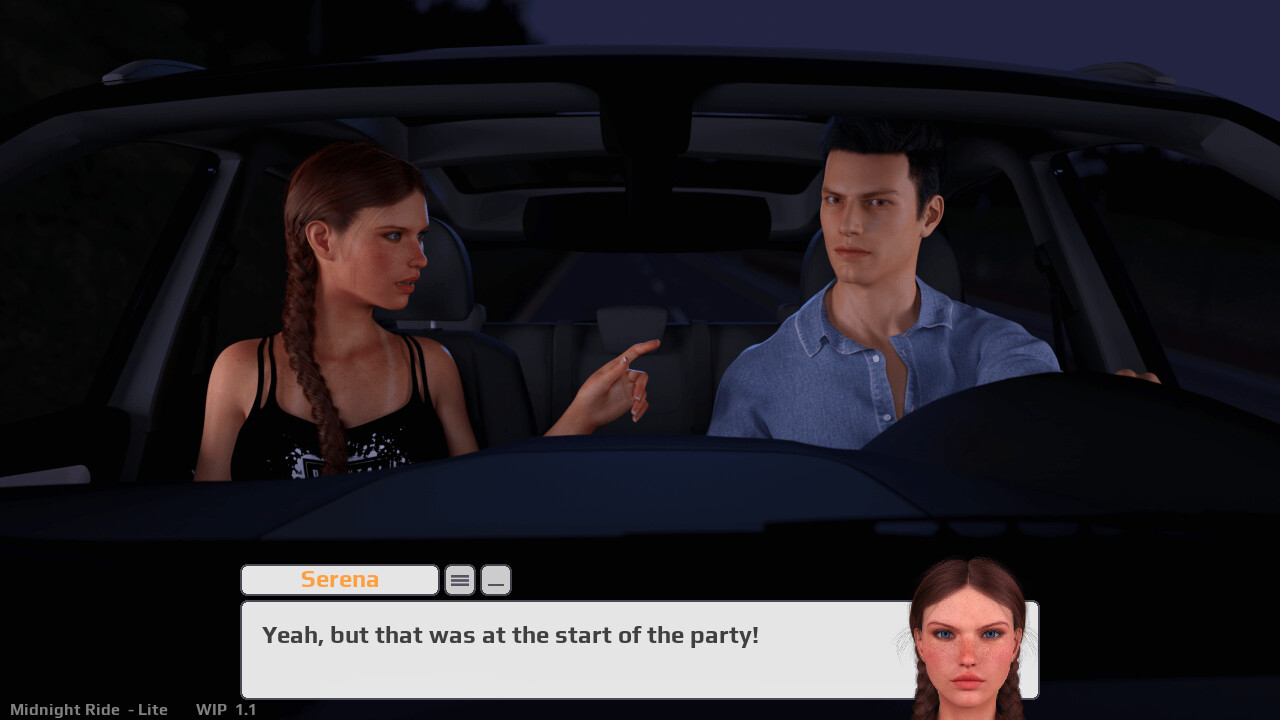Open the menu with three-lines button

(x=460, y=580)
